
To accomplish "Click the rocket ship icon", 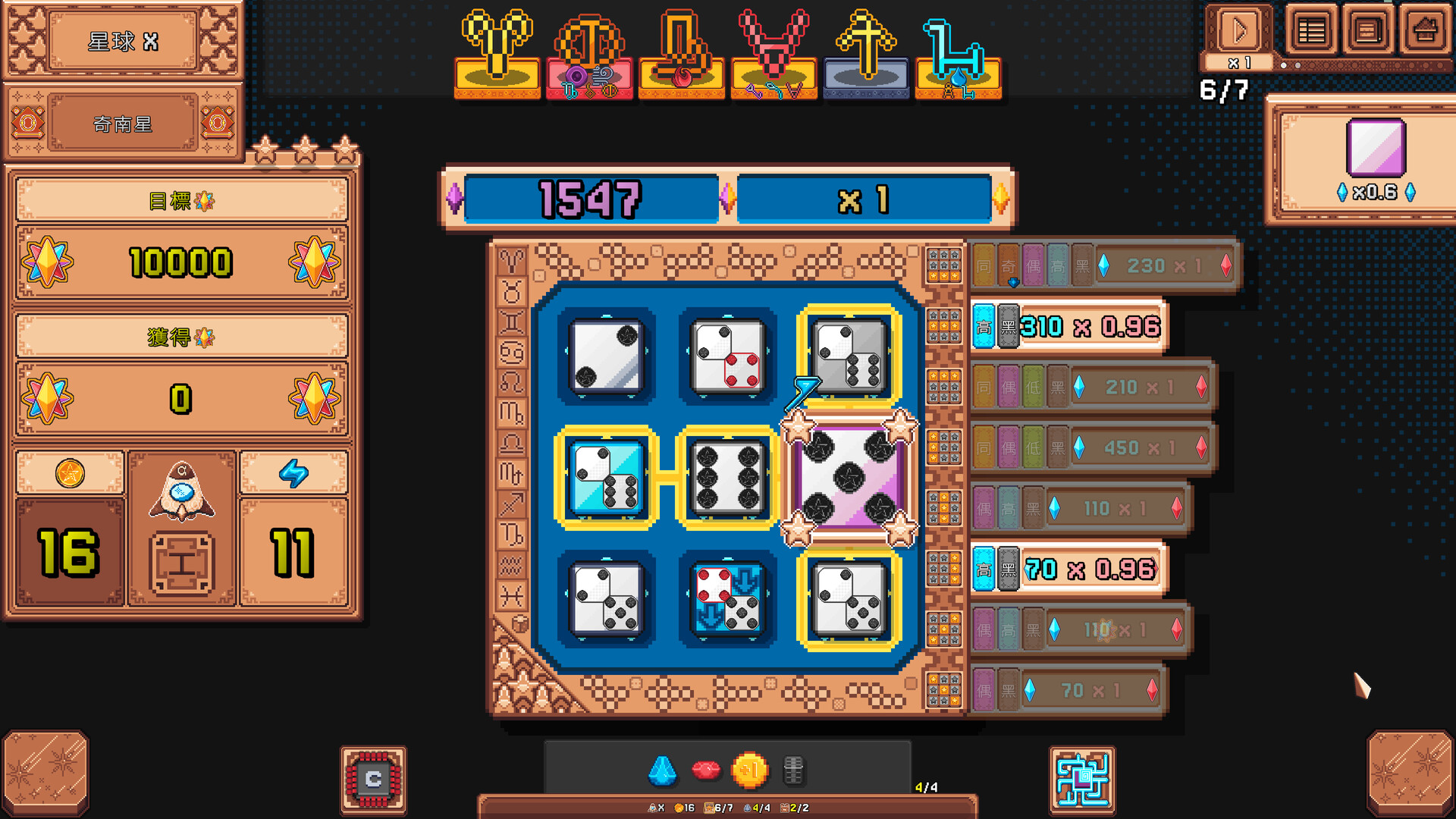I will tap(182, 493).
